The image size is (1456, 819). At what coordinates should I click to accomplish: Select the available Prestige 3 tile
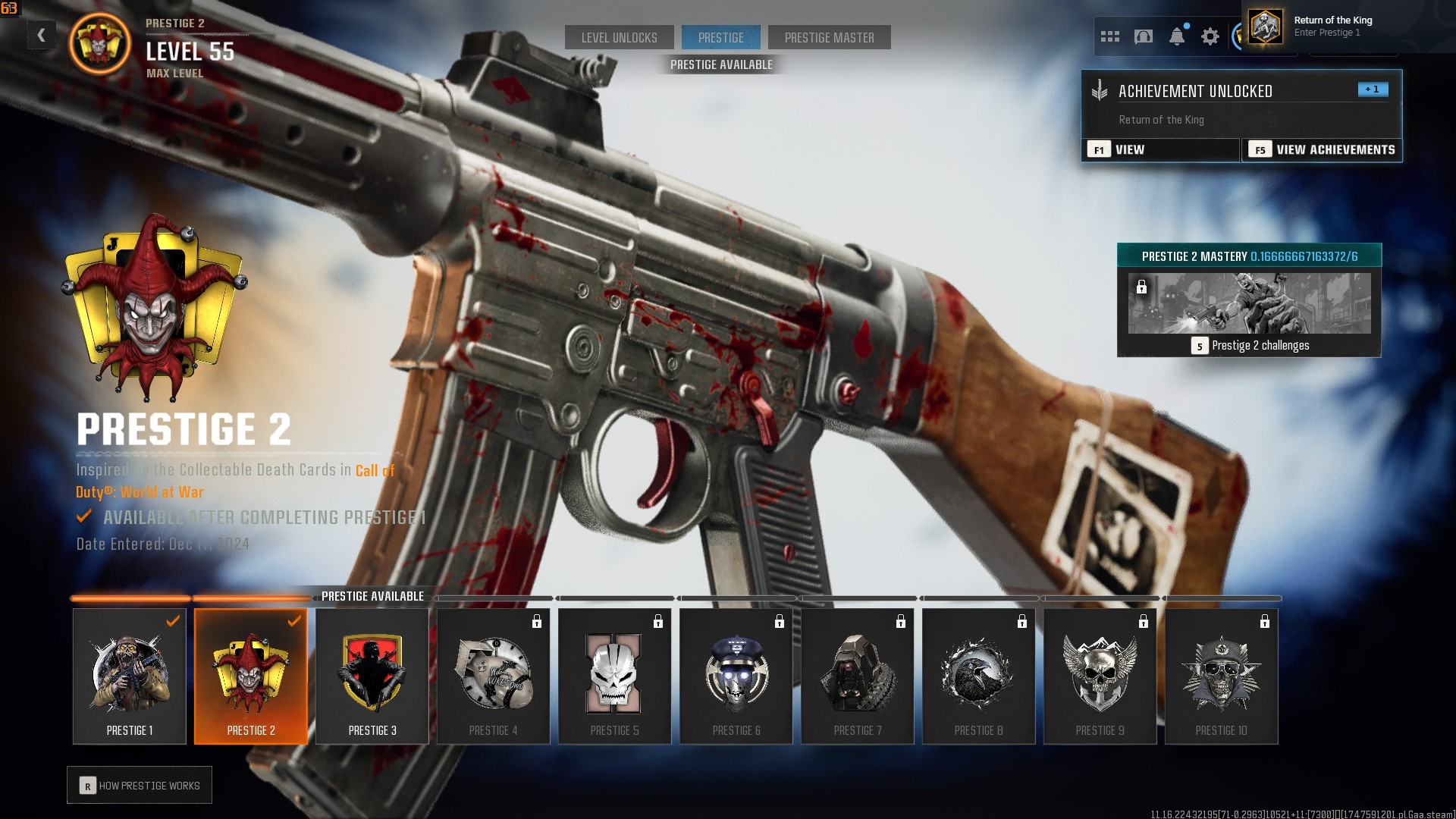pyautogui.click(x=372, y=676)
